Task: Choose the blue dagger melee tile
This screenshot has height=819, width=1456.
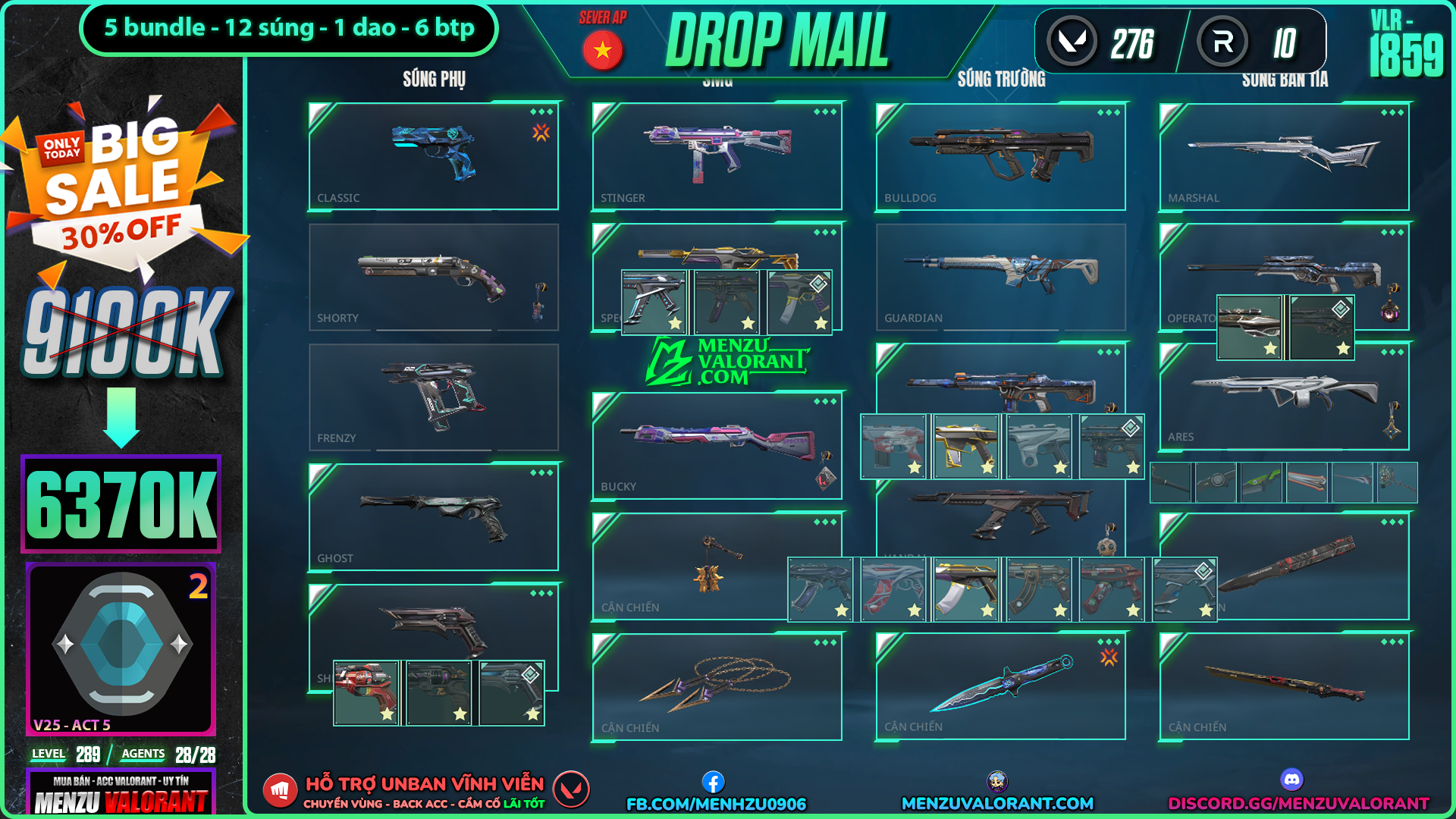Action: click(1000, 686)
